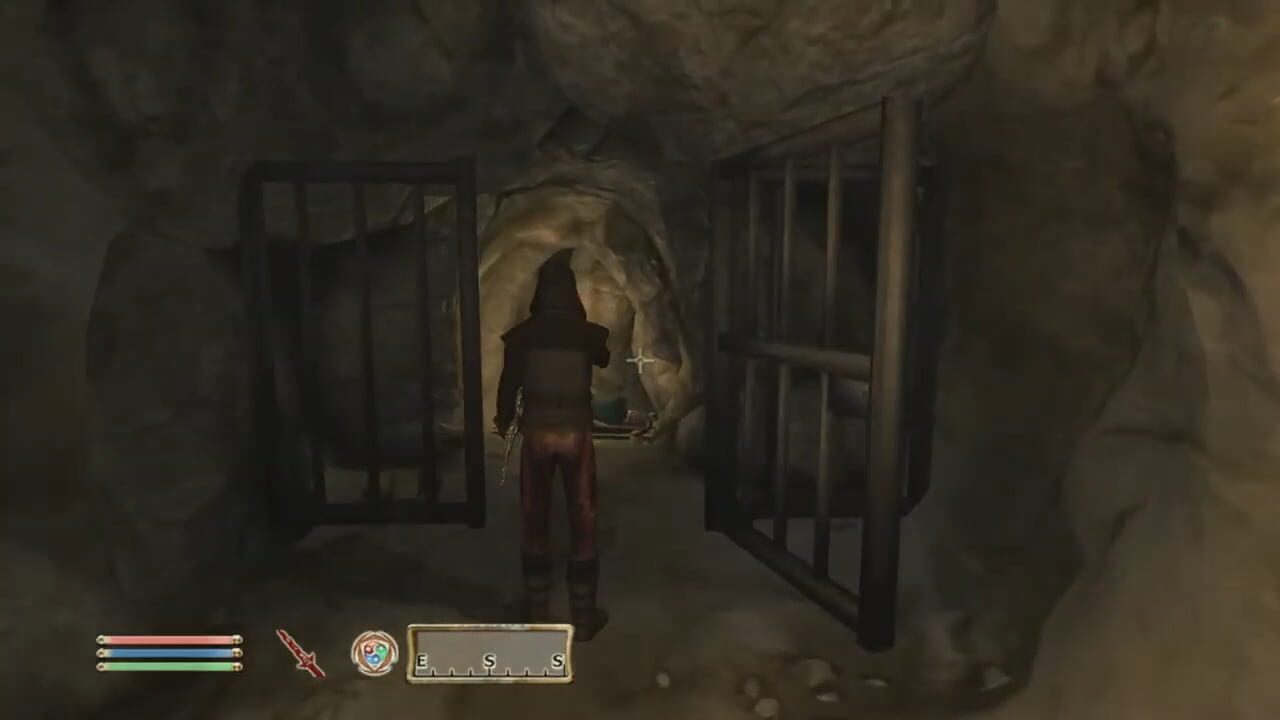Click the red health bar
Screen dimensions: 1280x720
(170, 639)
